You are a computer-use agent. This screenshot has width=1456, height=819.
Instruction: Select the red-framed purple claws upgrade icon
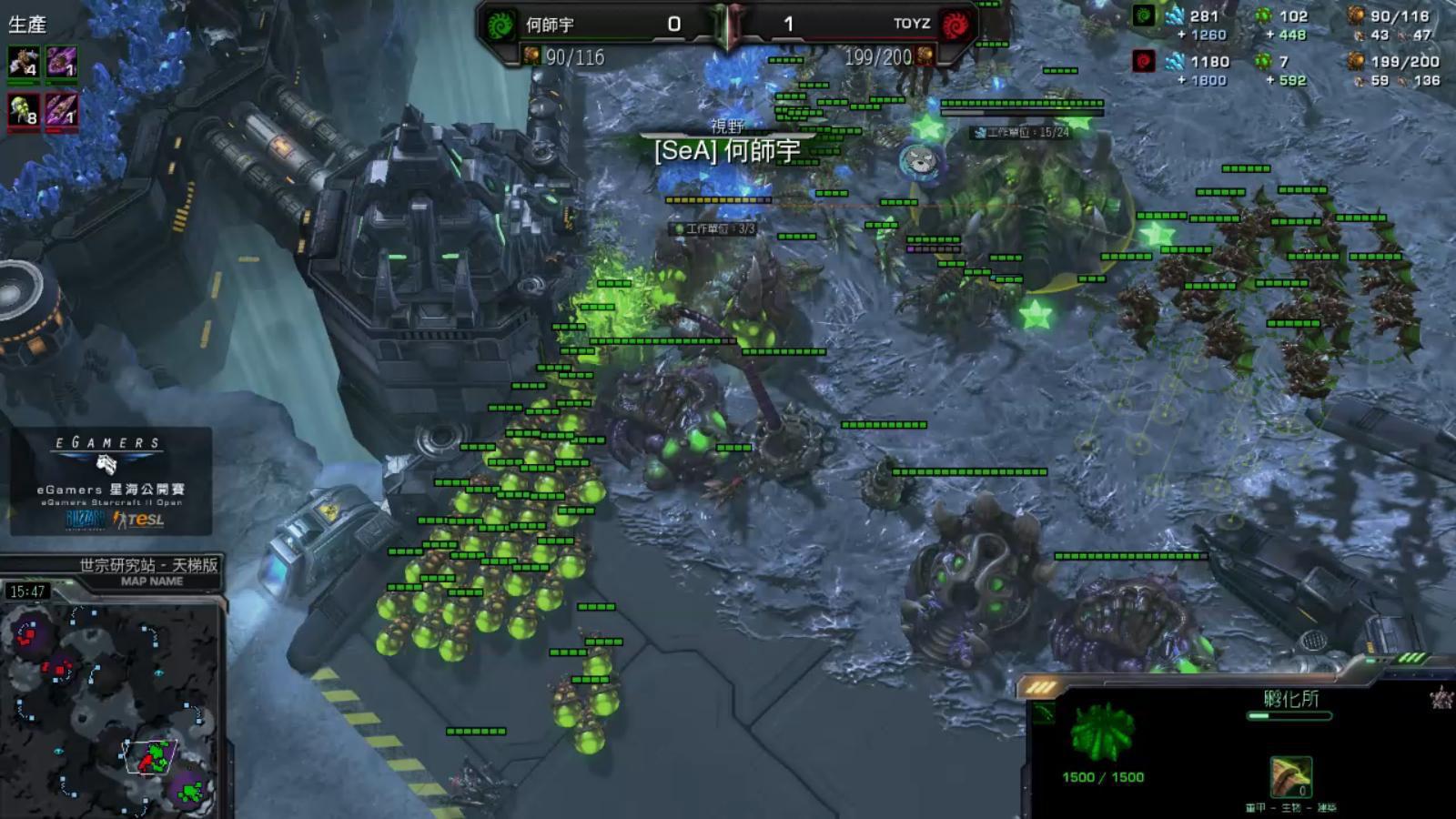pos(62,111)
